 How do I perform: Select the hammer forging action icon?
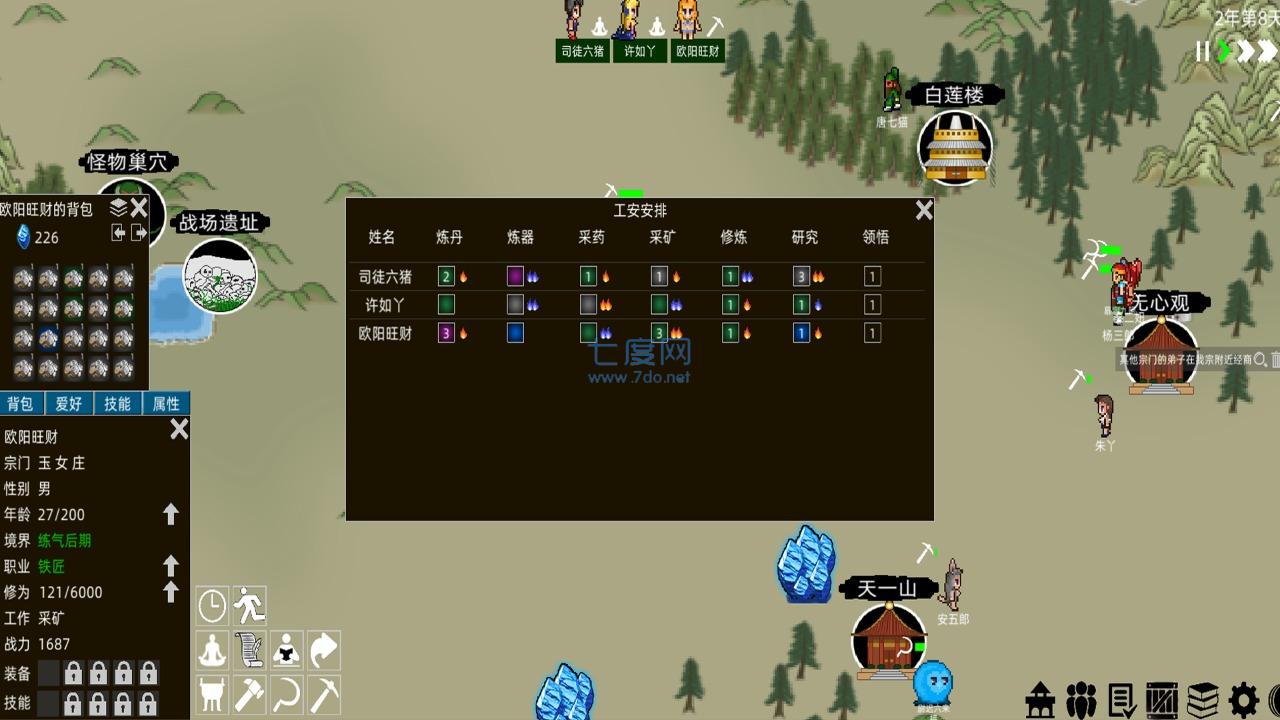[x=248, y=694]
